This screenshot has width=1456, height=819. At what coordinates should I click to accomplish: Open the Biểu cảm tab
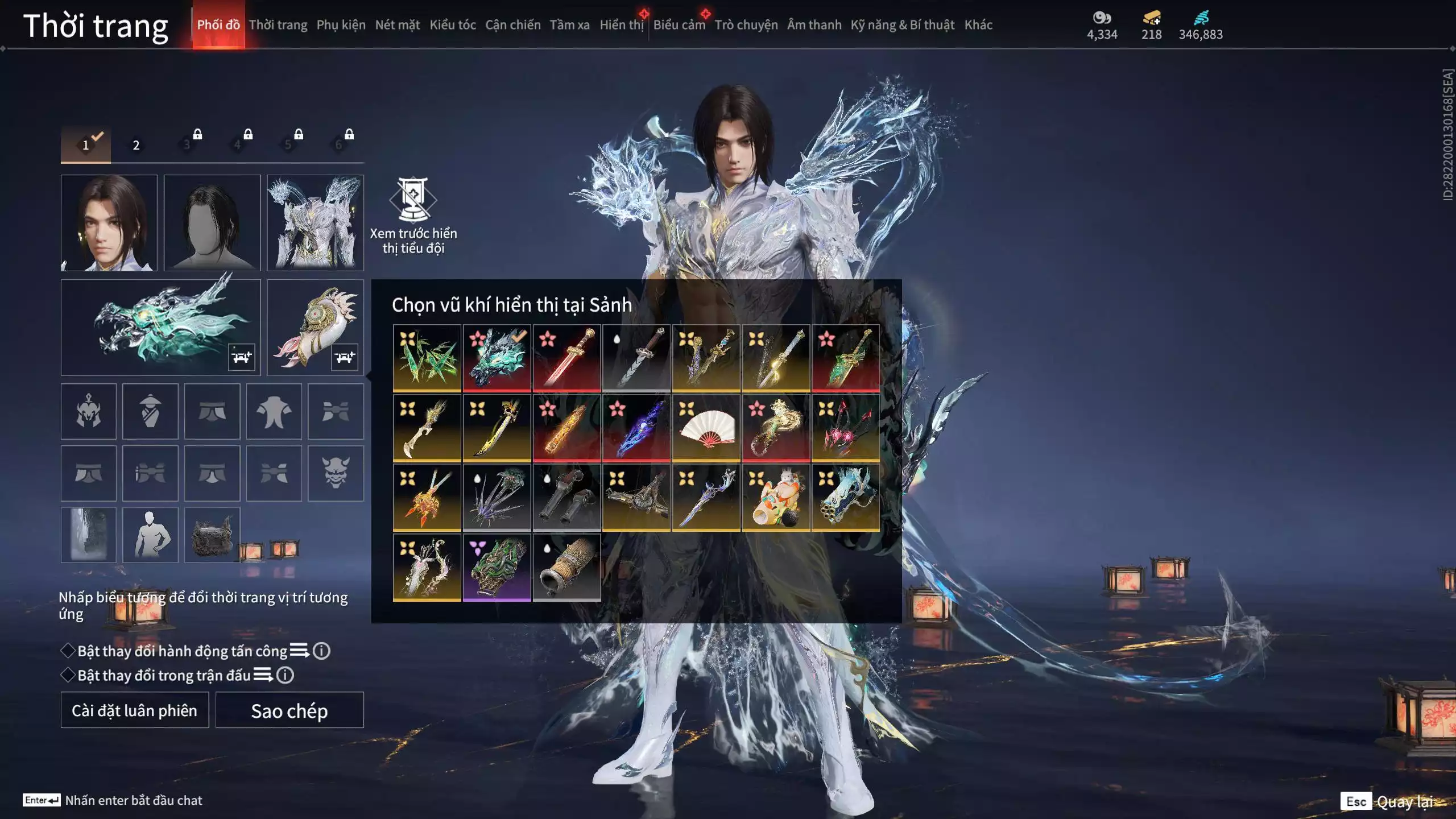[x=679, y=25]
